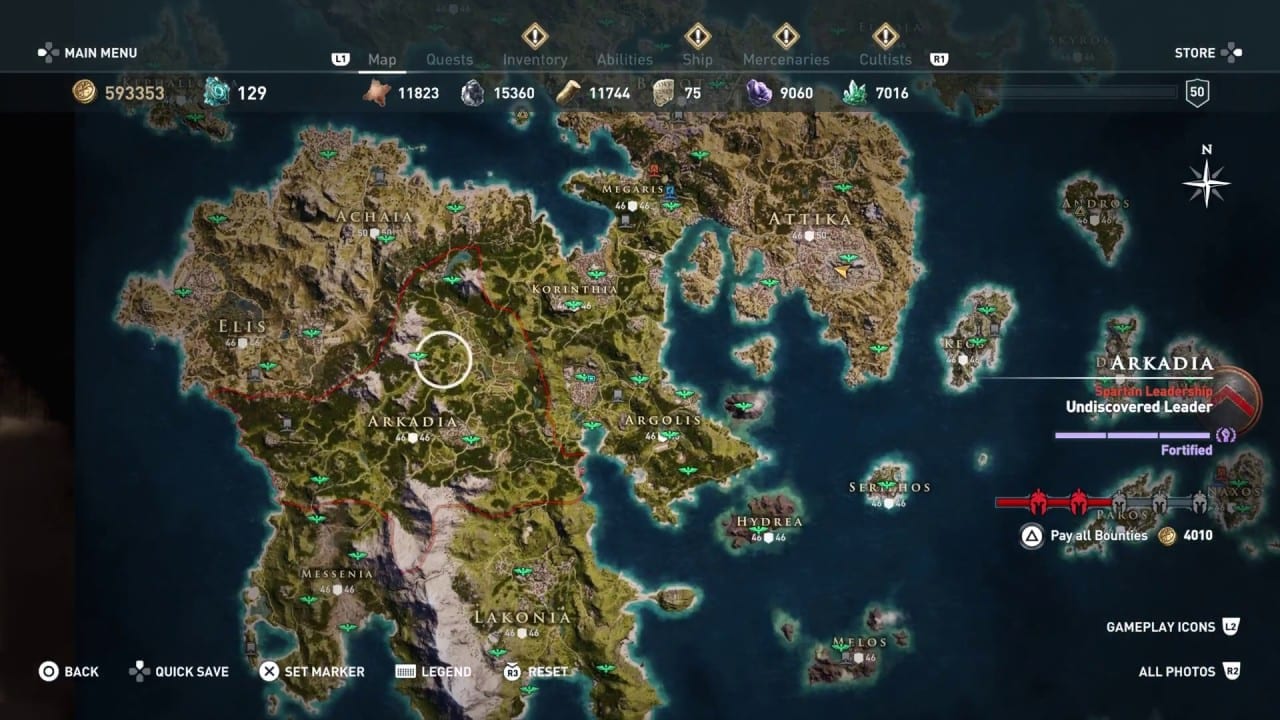Select the viewpoint marker inside the map circle
1280x720 pixels.
pos(417,353)
